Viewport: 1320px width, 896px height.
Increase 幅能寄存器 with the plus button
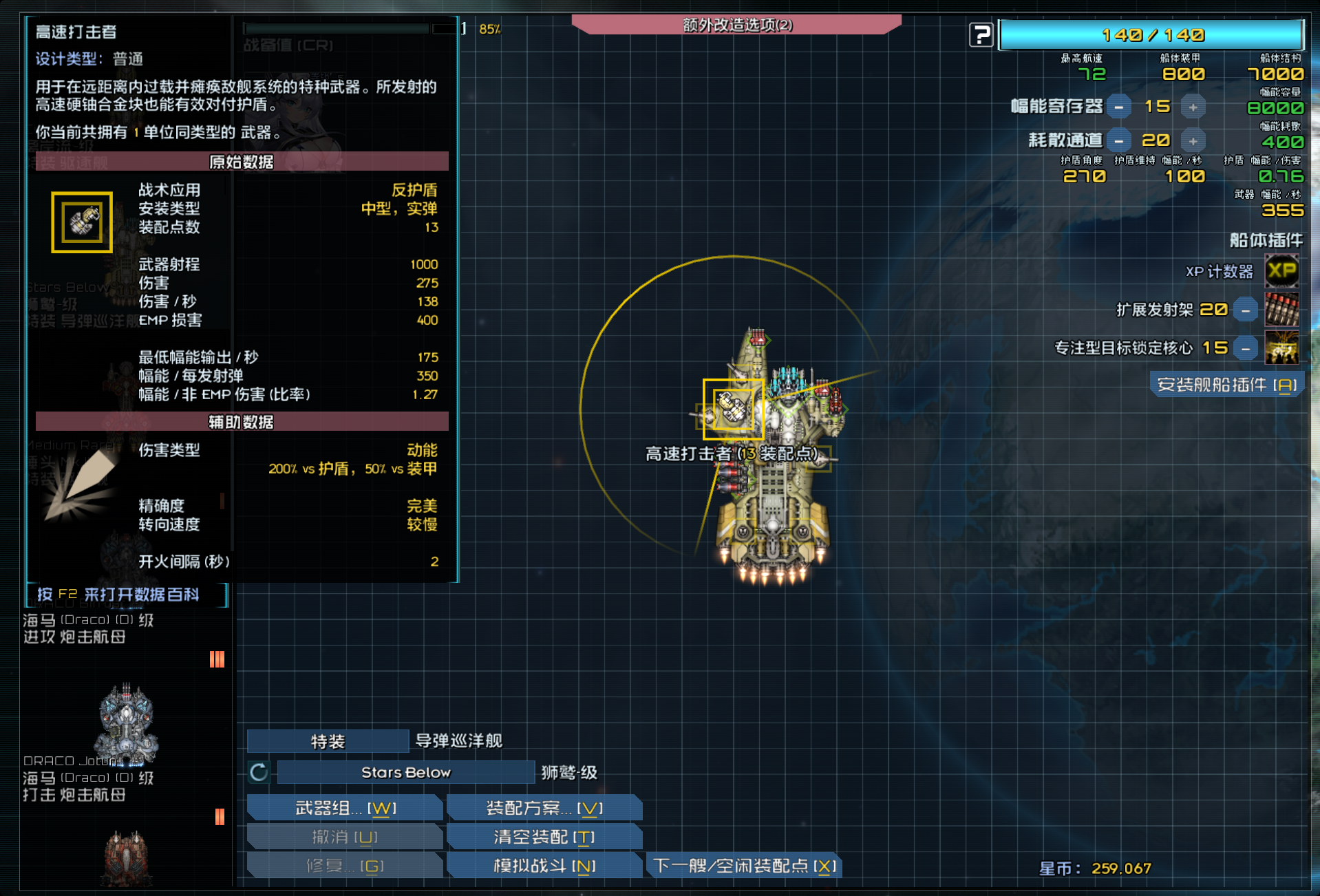click(x=1194, y=107)
